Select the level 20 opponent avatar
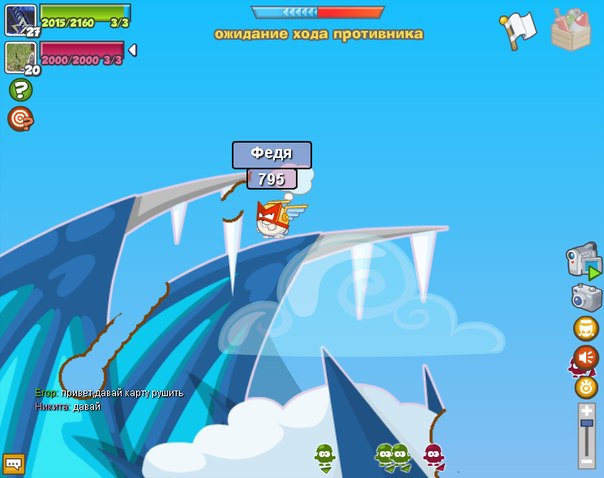The width and height of the screenshot is (604, 478). [21, 56]
